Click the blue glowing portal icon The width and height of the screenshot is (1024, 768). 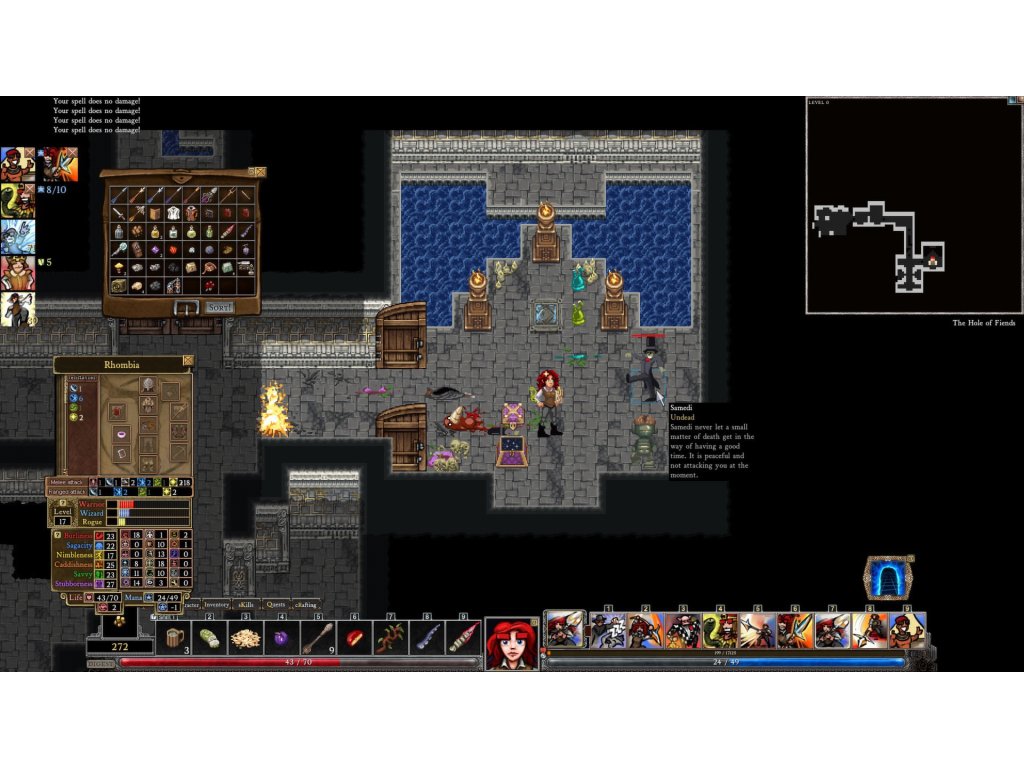click(888, 578)
